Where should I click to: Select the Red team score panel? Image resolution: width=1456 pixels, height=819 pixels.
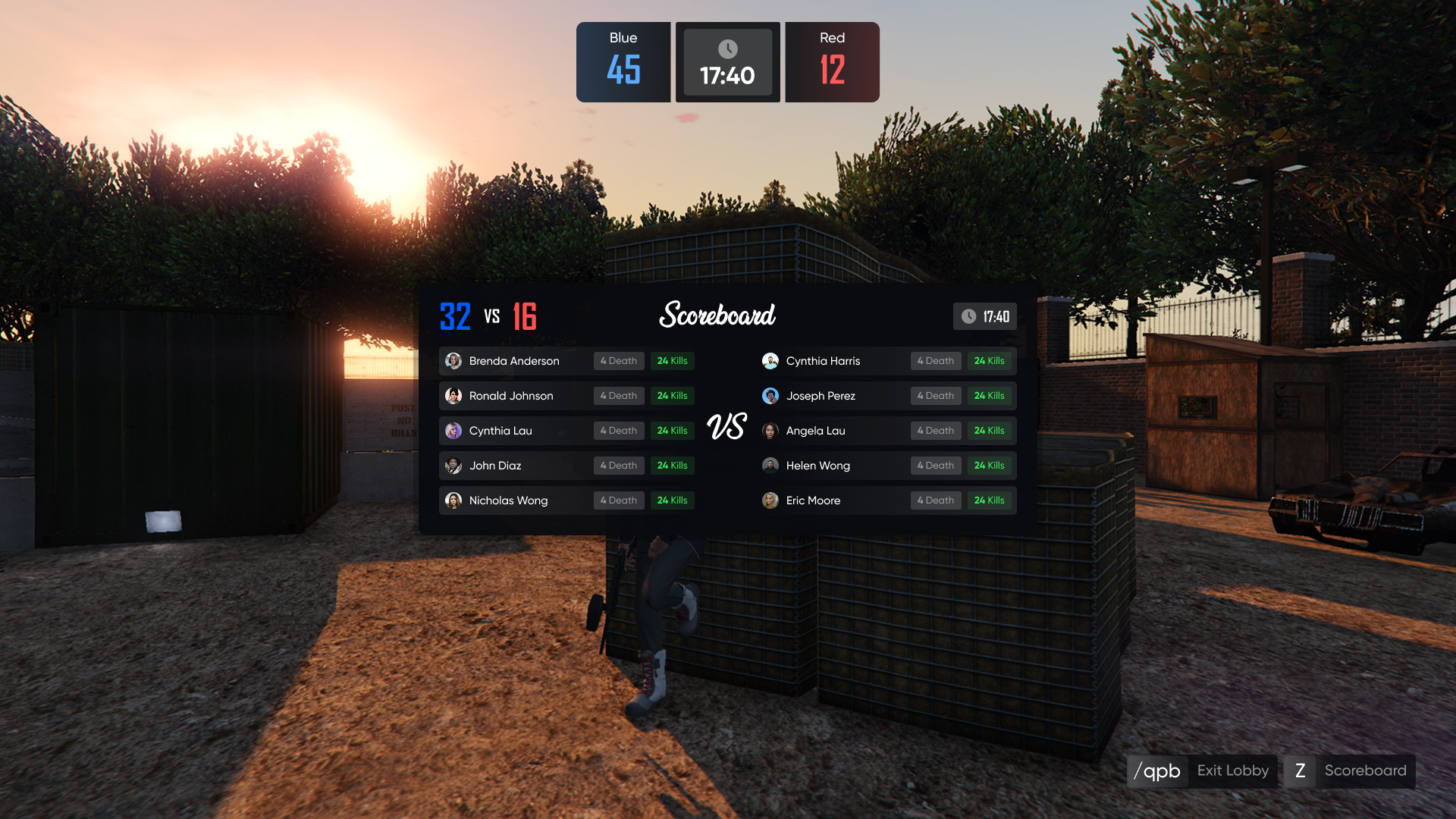(832, 61)
